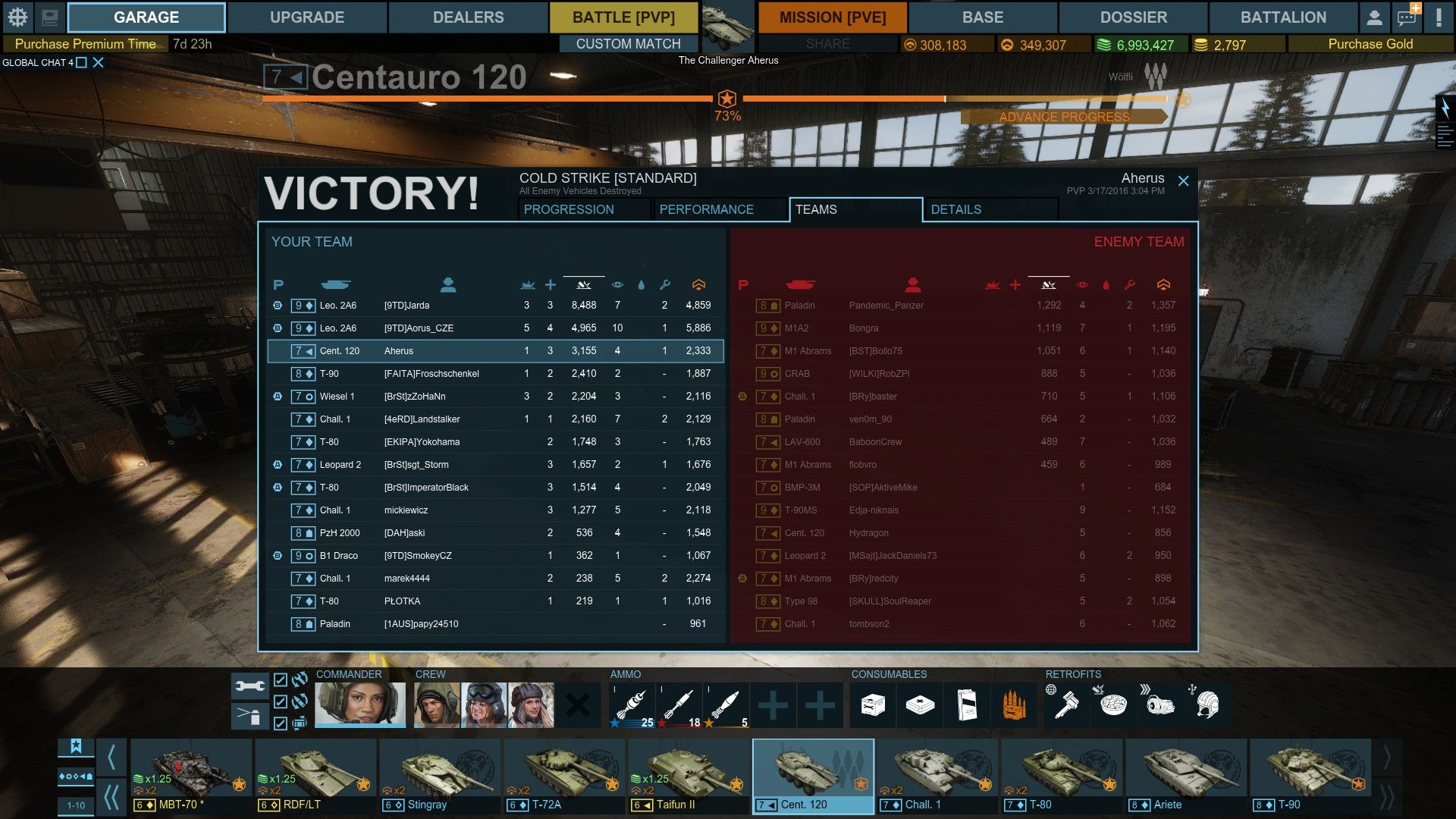Choose the MBT-70 vehicle thumbnail
This screenshot has height=819, width=1456.
point(190,777)
